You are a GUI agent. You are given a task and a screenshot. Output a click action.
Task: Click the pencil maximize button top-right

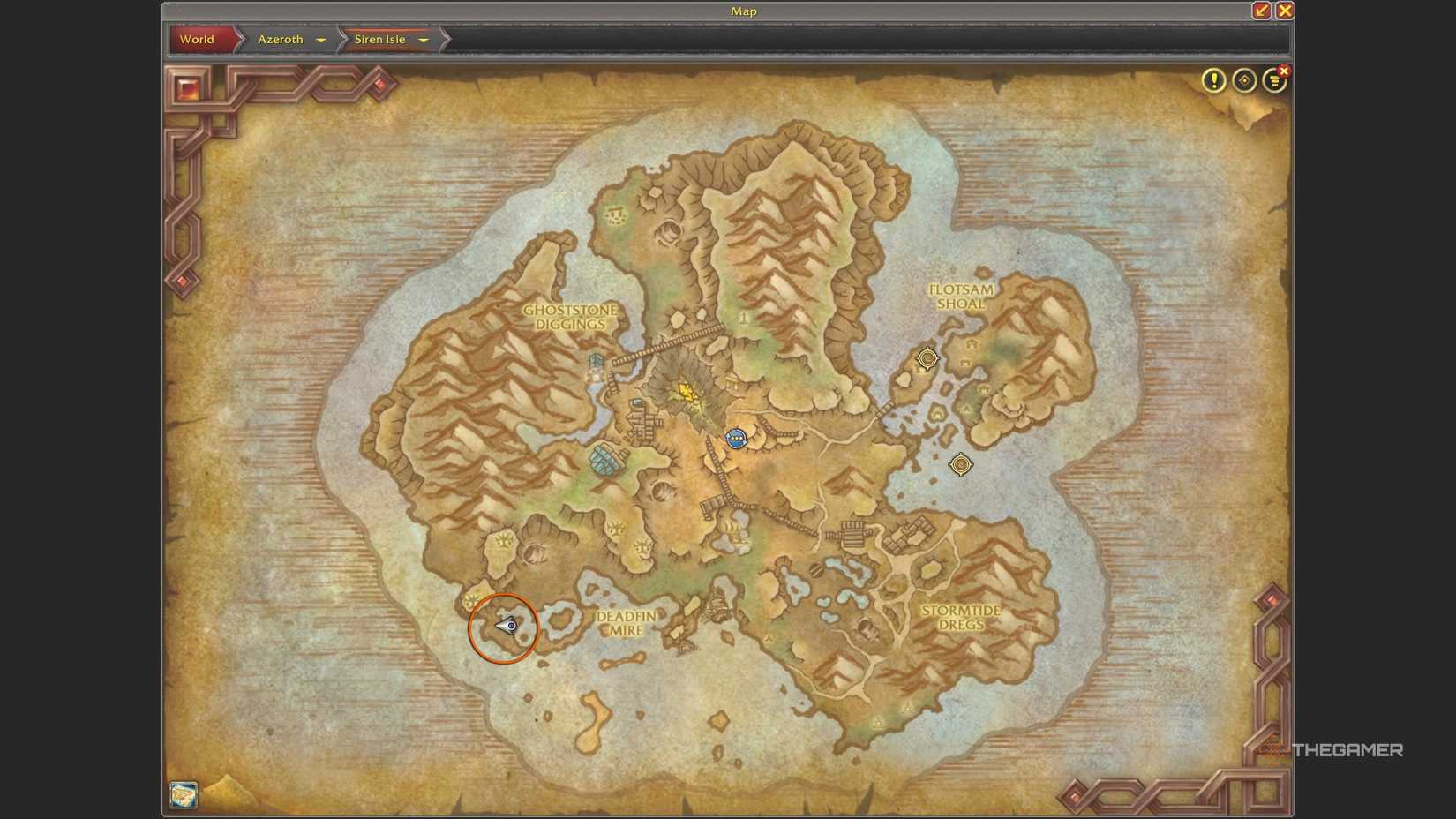(x=1261, y=11)
